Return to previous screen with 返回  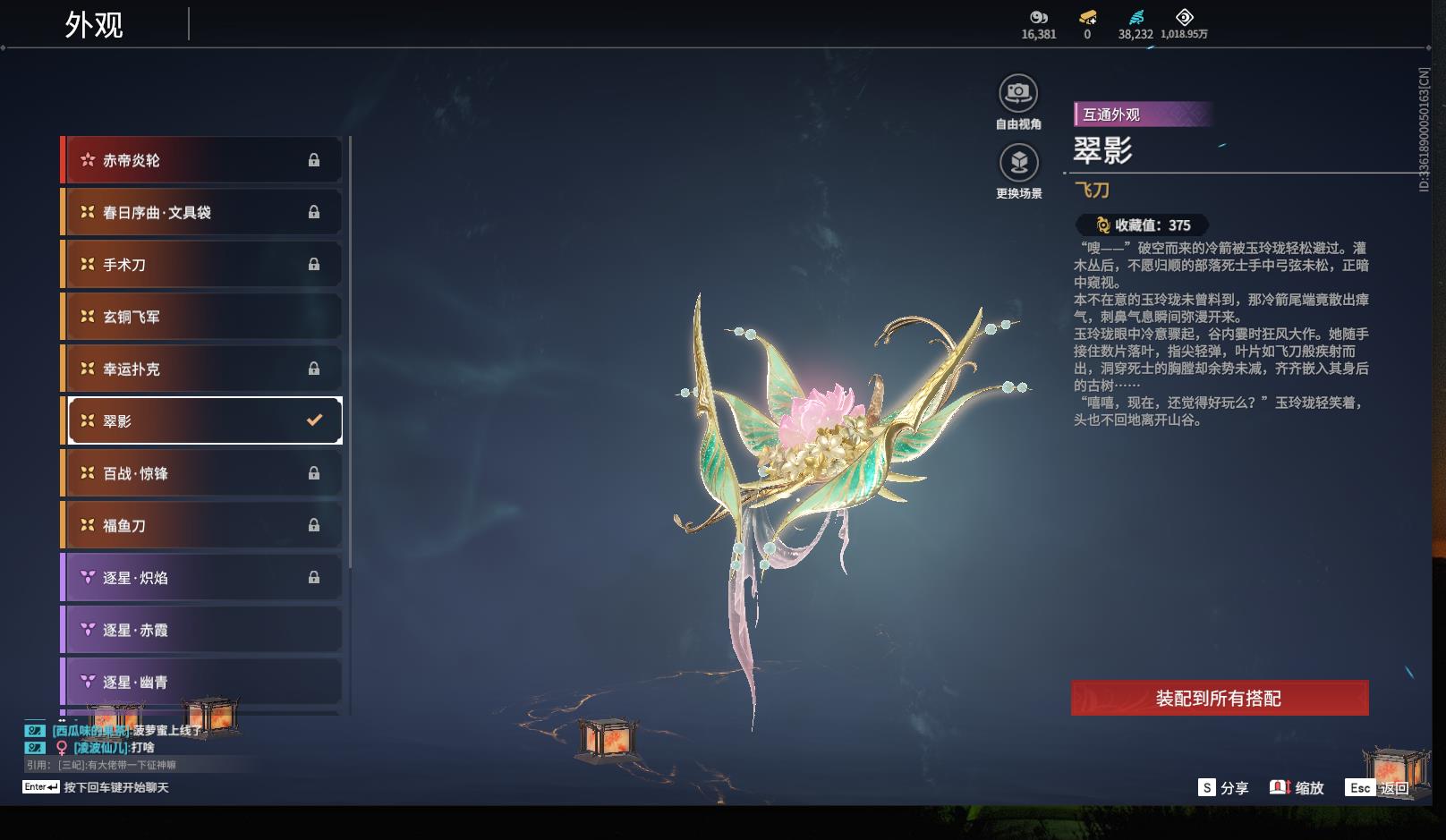tap(1379, 788)
